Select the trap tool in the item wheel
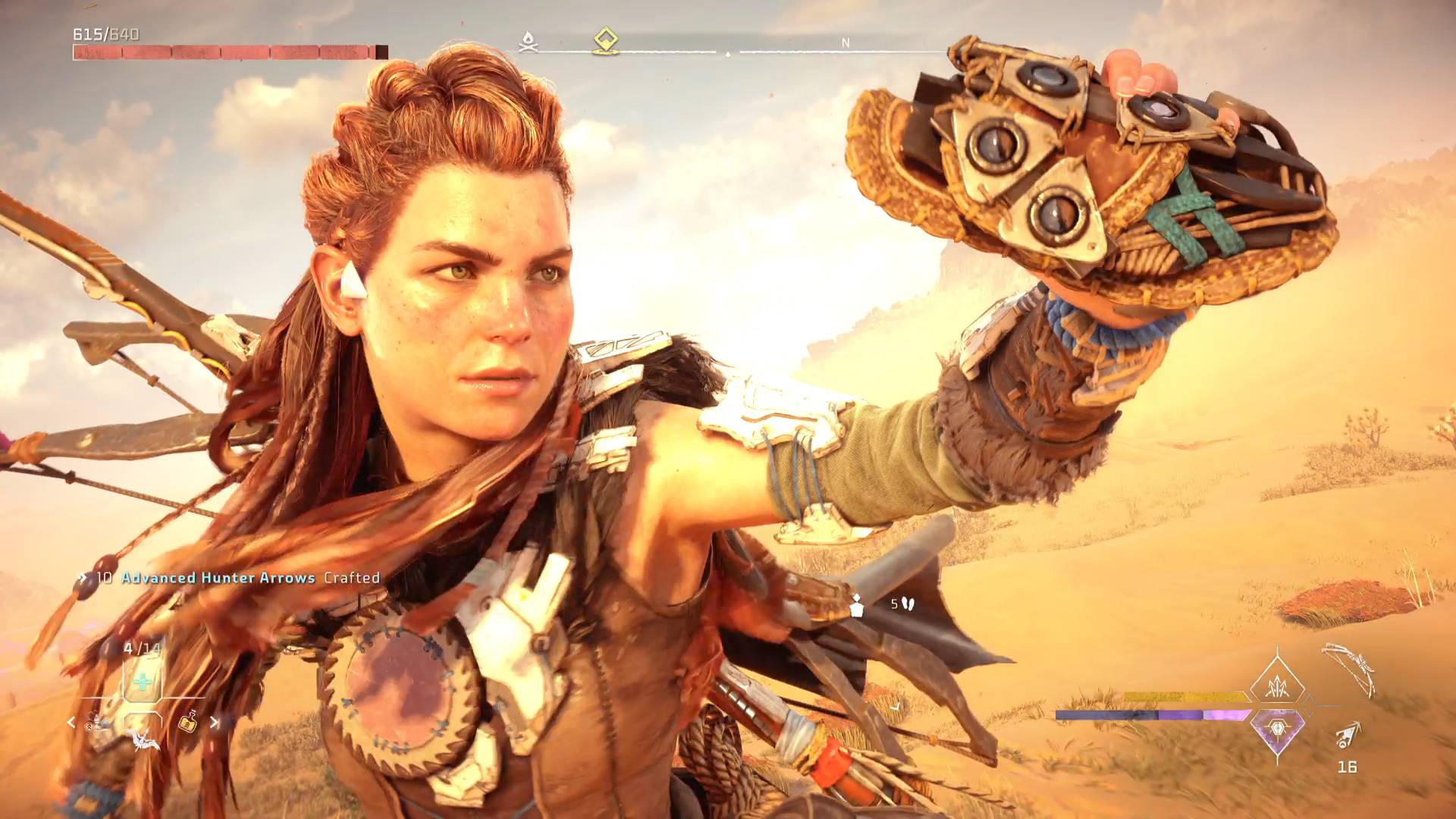The image size is (1456, 819). tap(94, 722)
